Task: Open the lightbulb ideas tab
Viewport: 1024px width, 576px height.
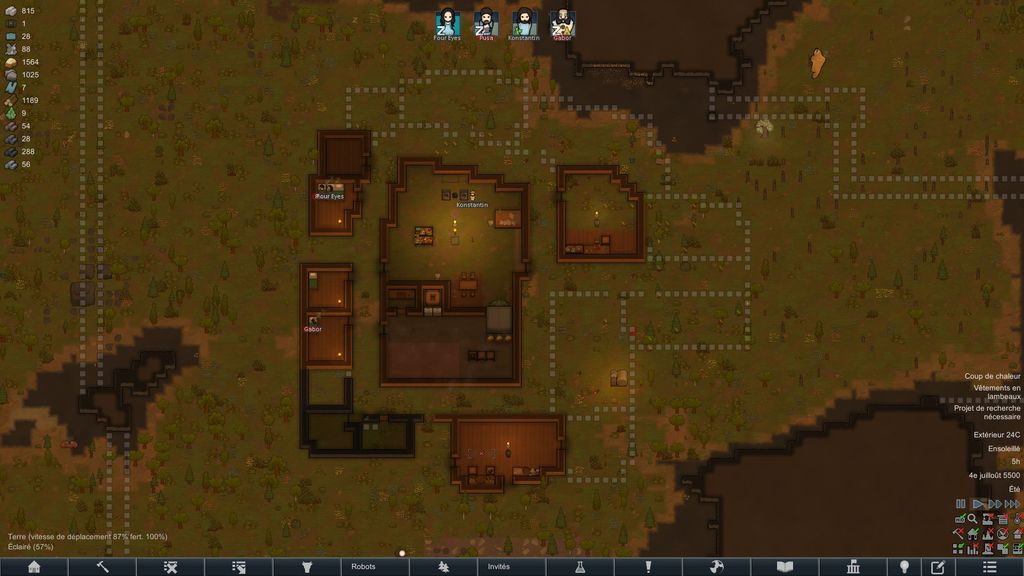Action: [904, 567]
